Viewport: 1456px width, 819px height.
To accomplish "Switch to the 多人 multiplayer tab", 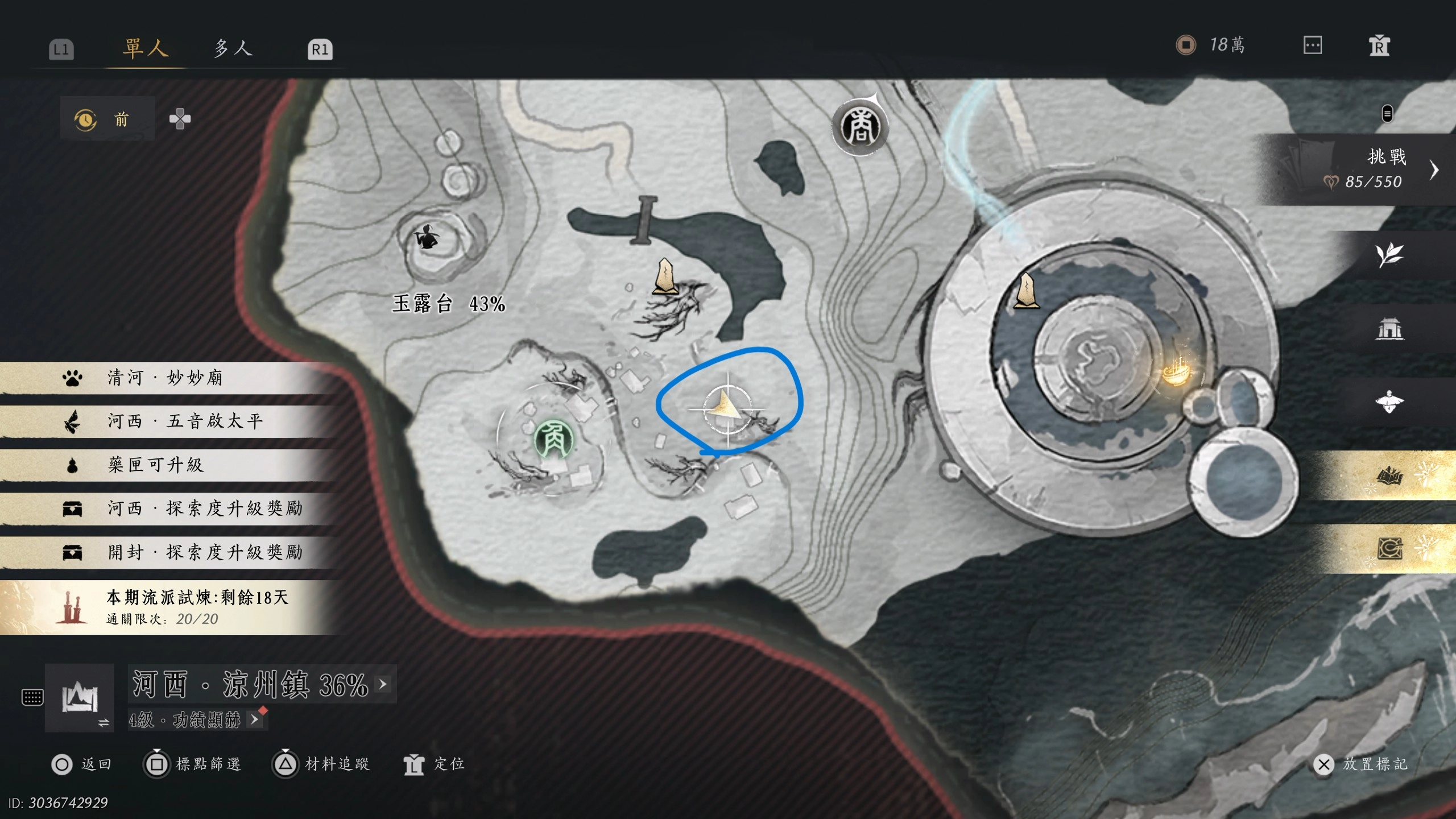I will 233,48.
